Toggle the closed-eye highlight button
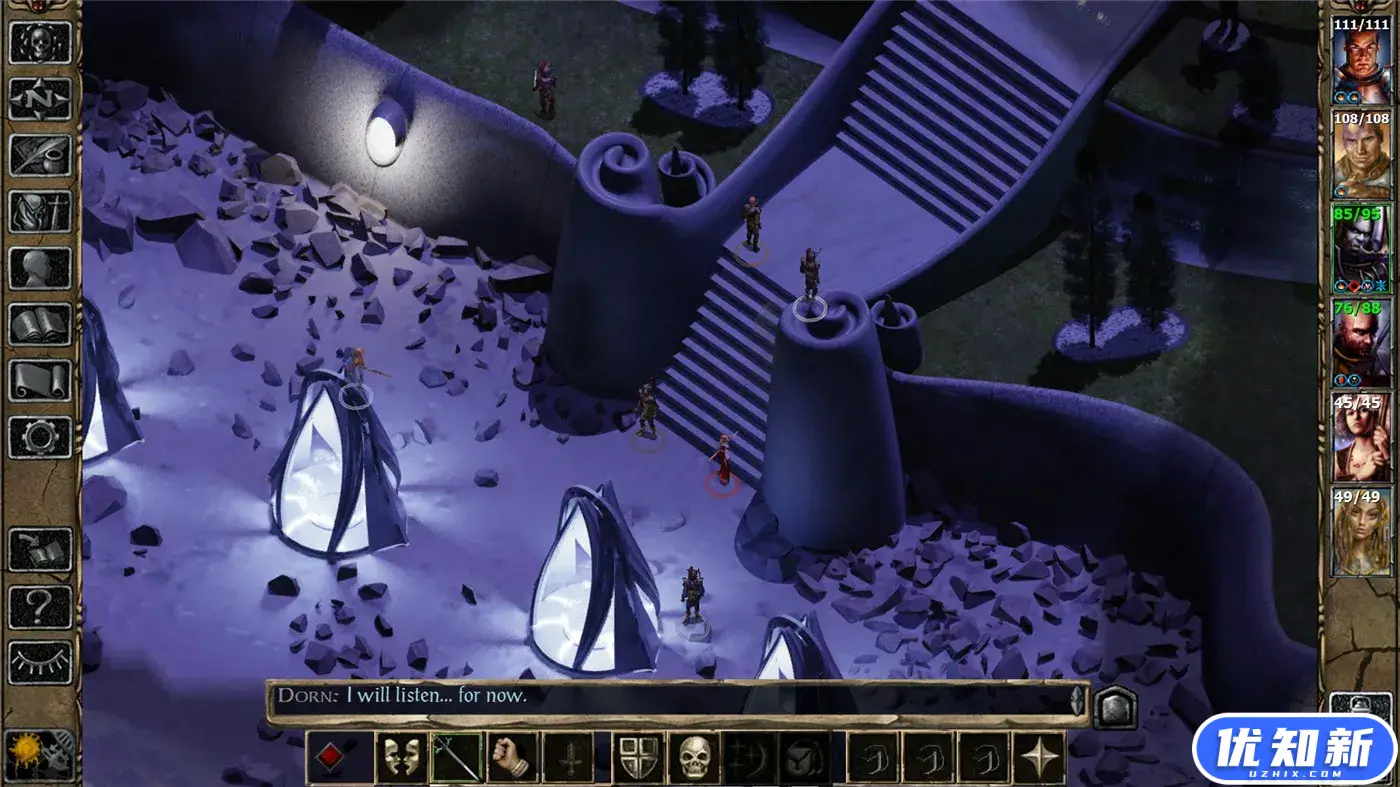 tap(40, 662)
